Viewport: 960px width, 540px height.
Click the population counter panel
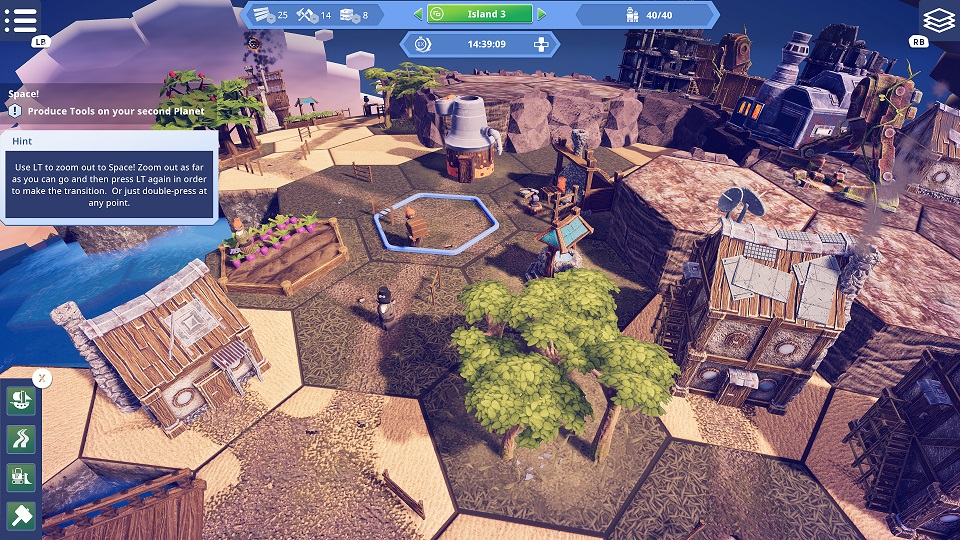click(x=647, y=14)
